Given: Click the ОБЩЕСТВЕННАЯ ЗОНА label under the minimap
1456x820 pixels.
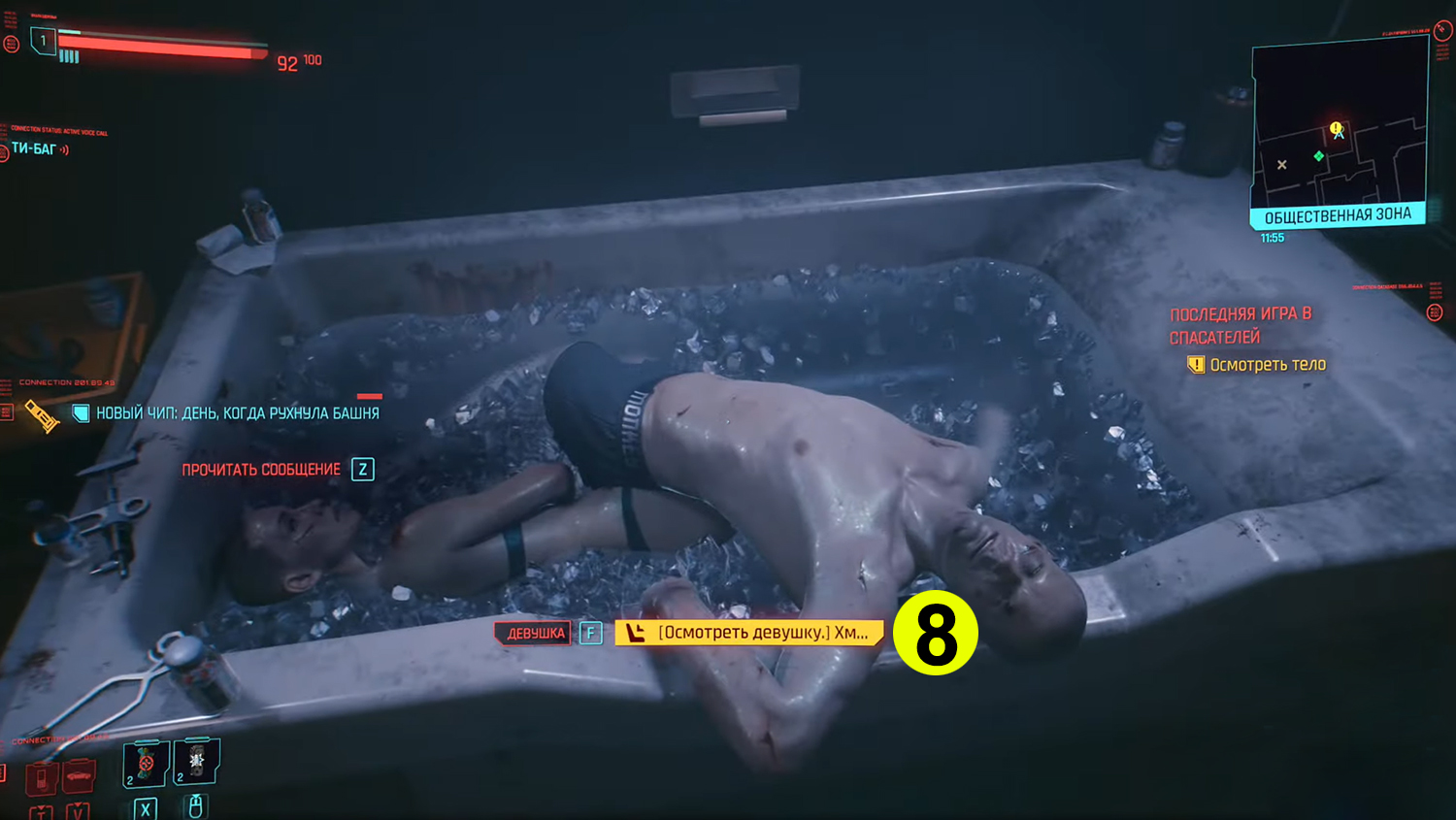Looking at the screenshot, I should pyautogui.click(x=1338, y=215).
